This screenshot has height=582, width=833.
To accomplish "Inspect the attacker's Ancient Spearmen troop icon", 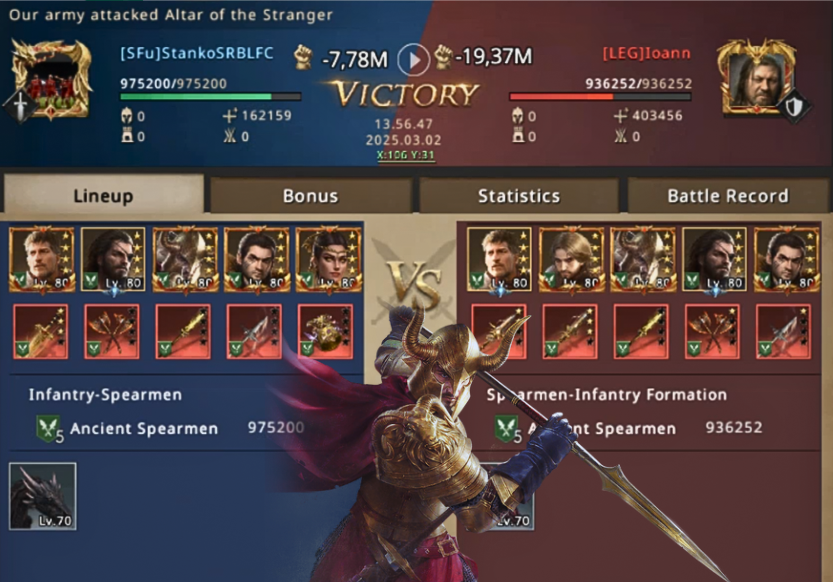I will (x=49, y=429).
